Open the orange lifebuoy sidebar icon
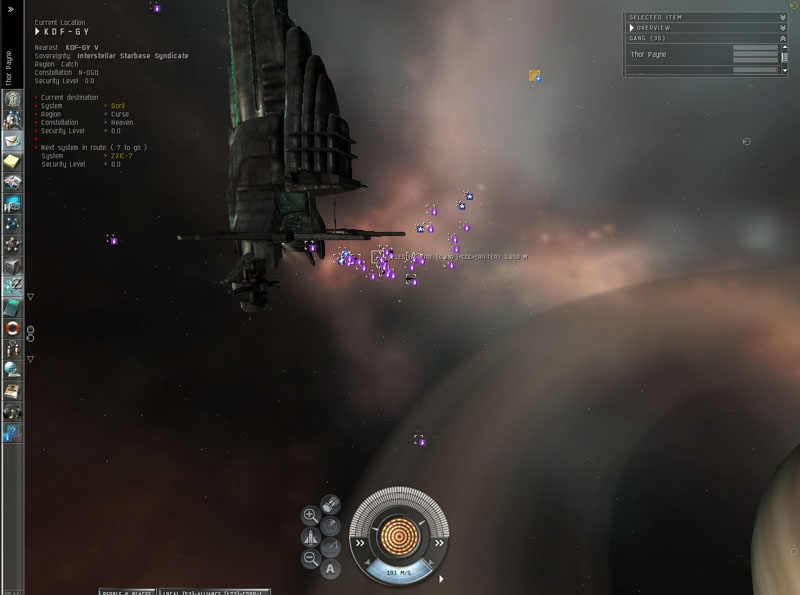 [13, 328]
